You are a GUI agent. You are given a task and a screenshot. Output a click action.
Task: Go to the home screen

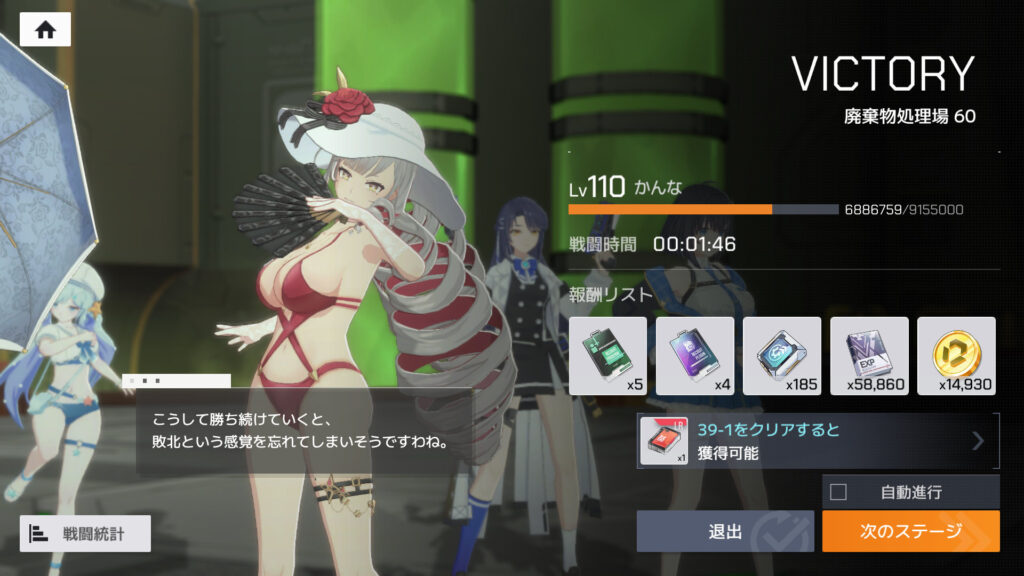(x=45, y=30)
